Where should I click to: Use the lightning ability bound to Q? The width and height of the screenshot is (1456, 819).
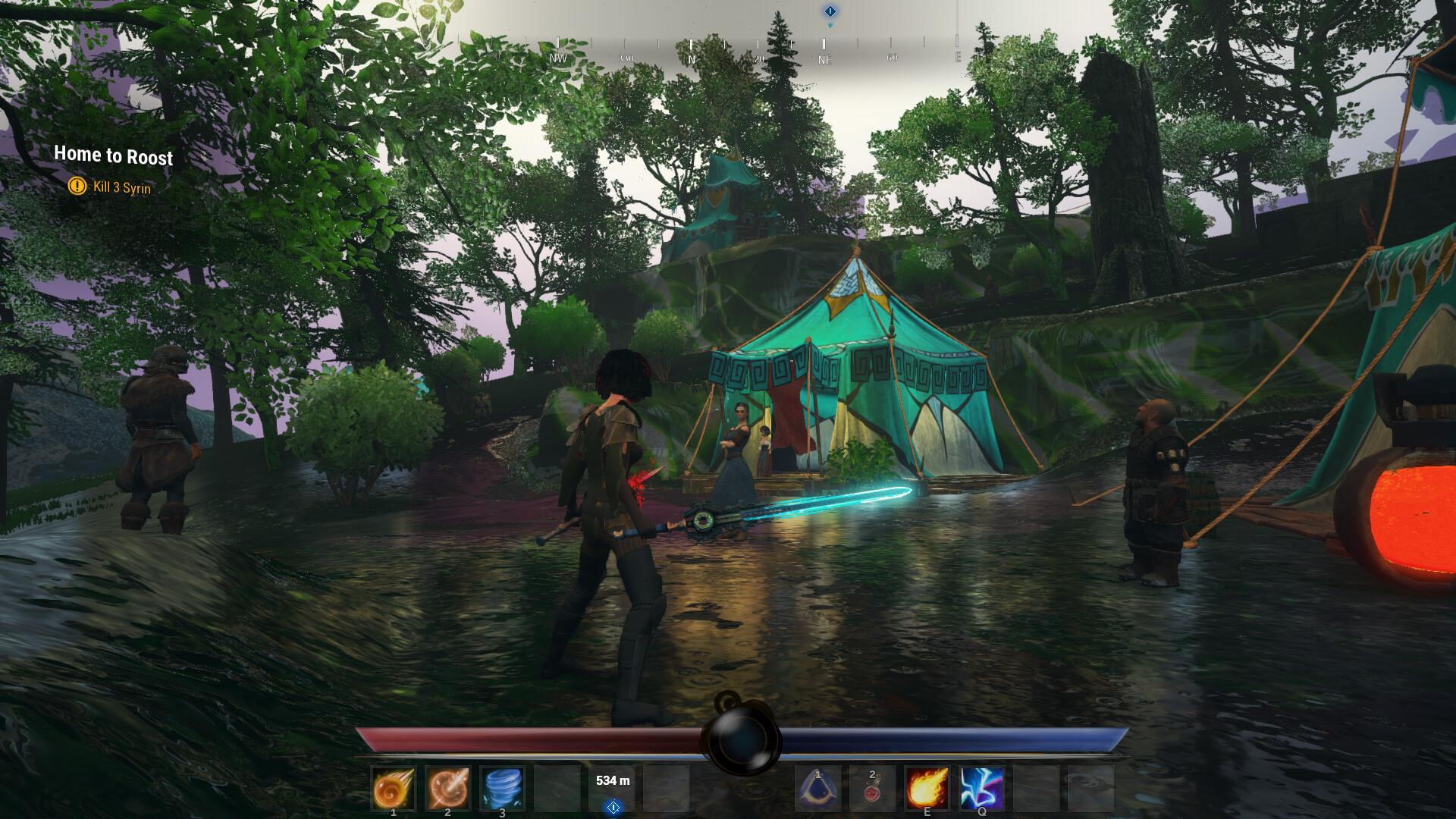(981, 789)
